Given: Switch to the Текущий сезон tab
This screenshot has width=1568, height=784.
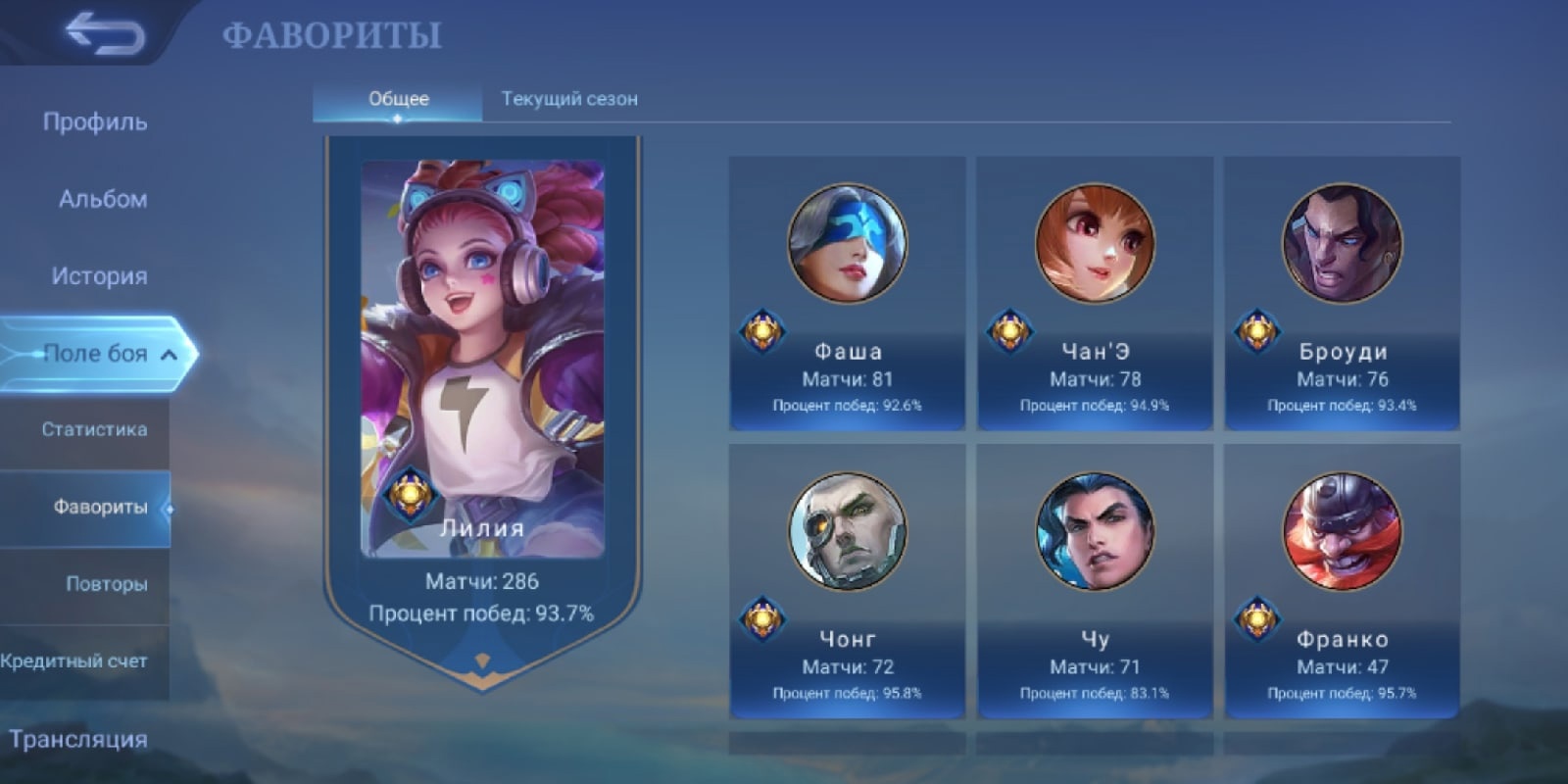Looking at the screenshot, I should point(569,99).
